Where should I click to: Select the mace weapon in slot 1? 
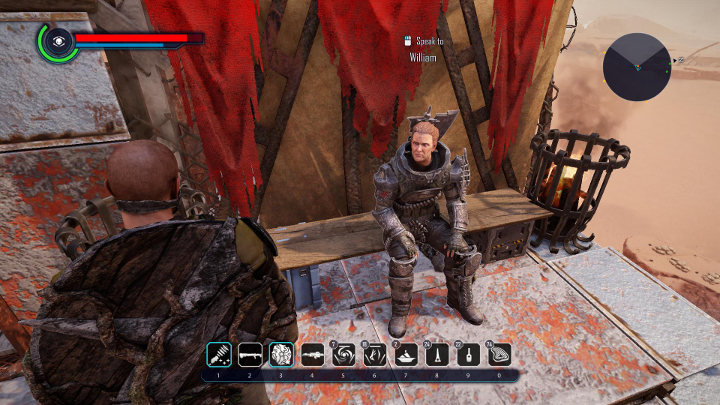coord(218,354)
